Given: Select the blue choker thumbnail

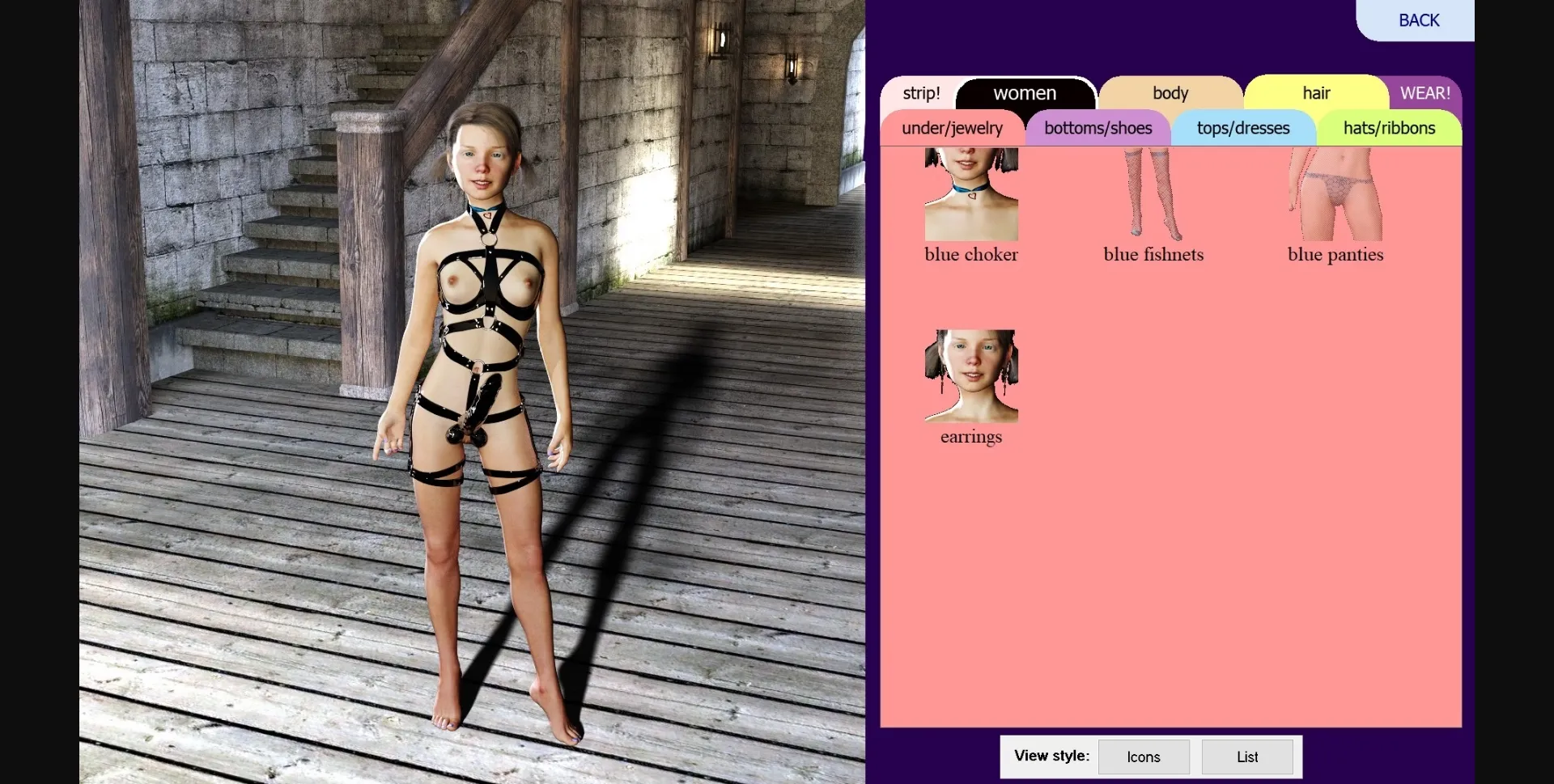Looking at the screenshot, I should pos(970,194).
